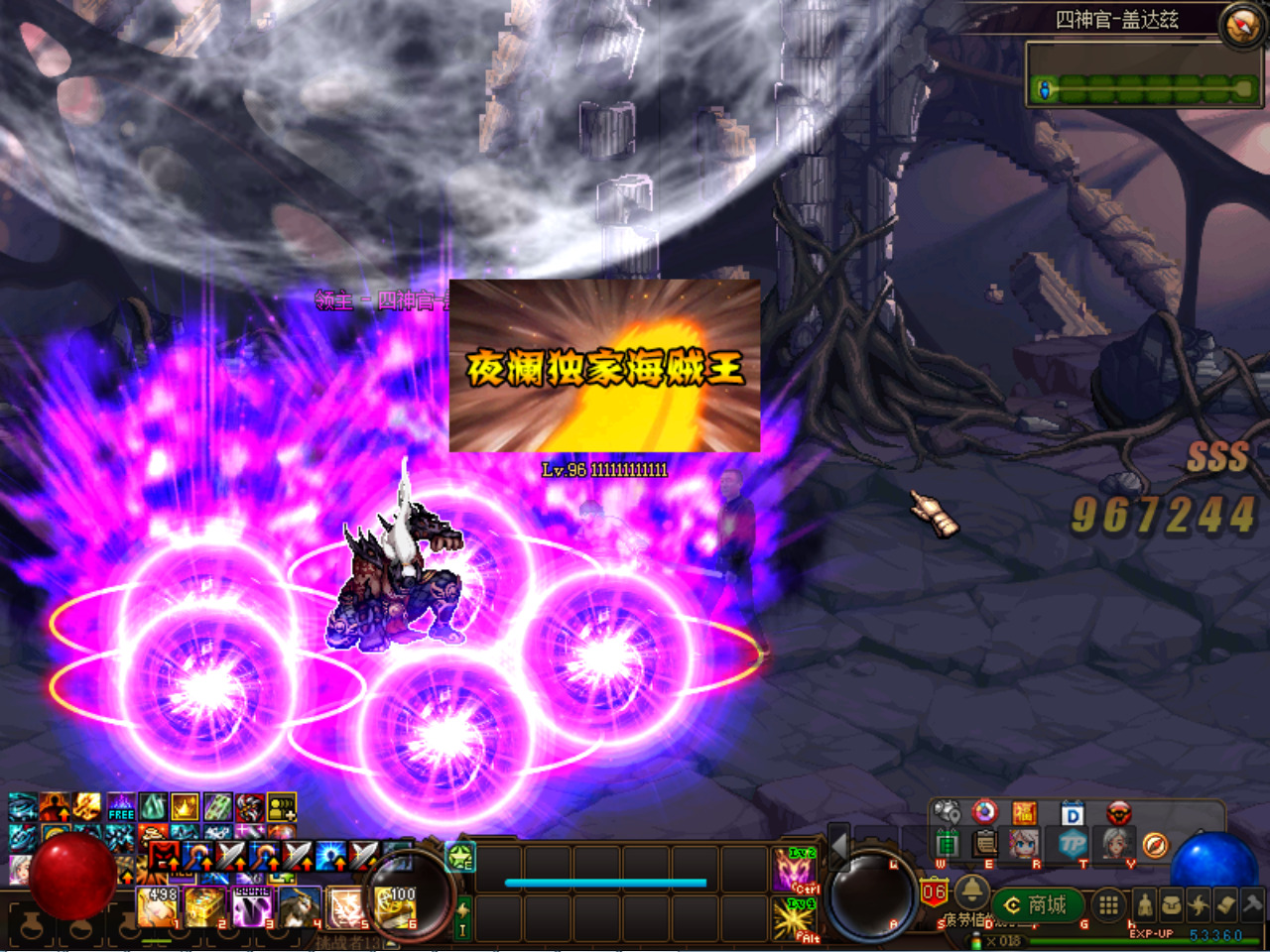Click the Sera avatar shortcut bound to R
Image resolution: width=1270 pixels, height=952 pixels.
click(x=1024, y=844)
